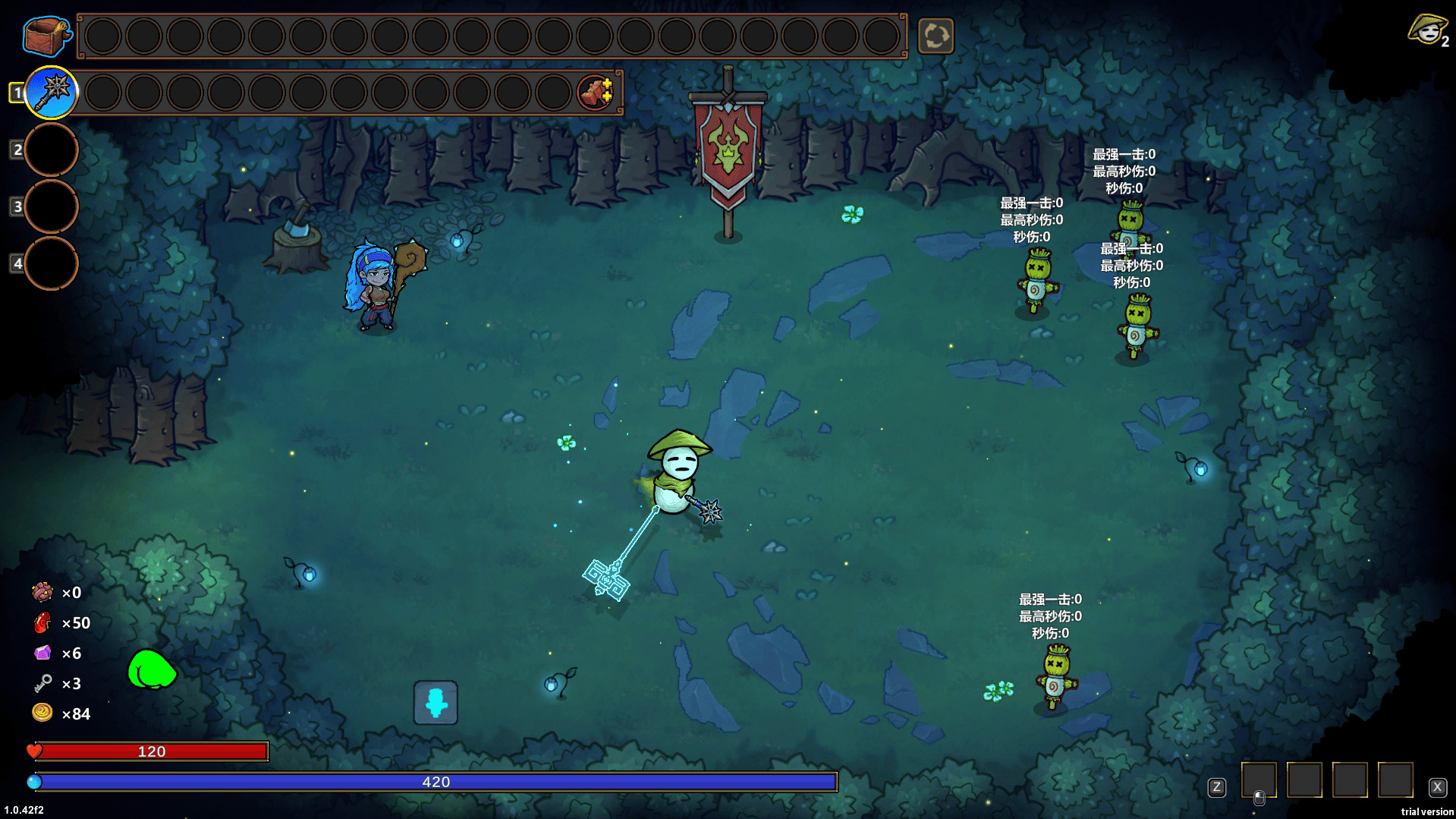Click the straw-hat character portrait
Viewport: 1456px width, 819px height.
point(1427,31)
